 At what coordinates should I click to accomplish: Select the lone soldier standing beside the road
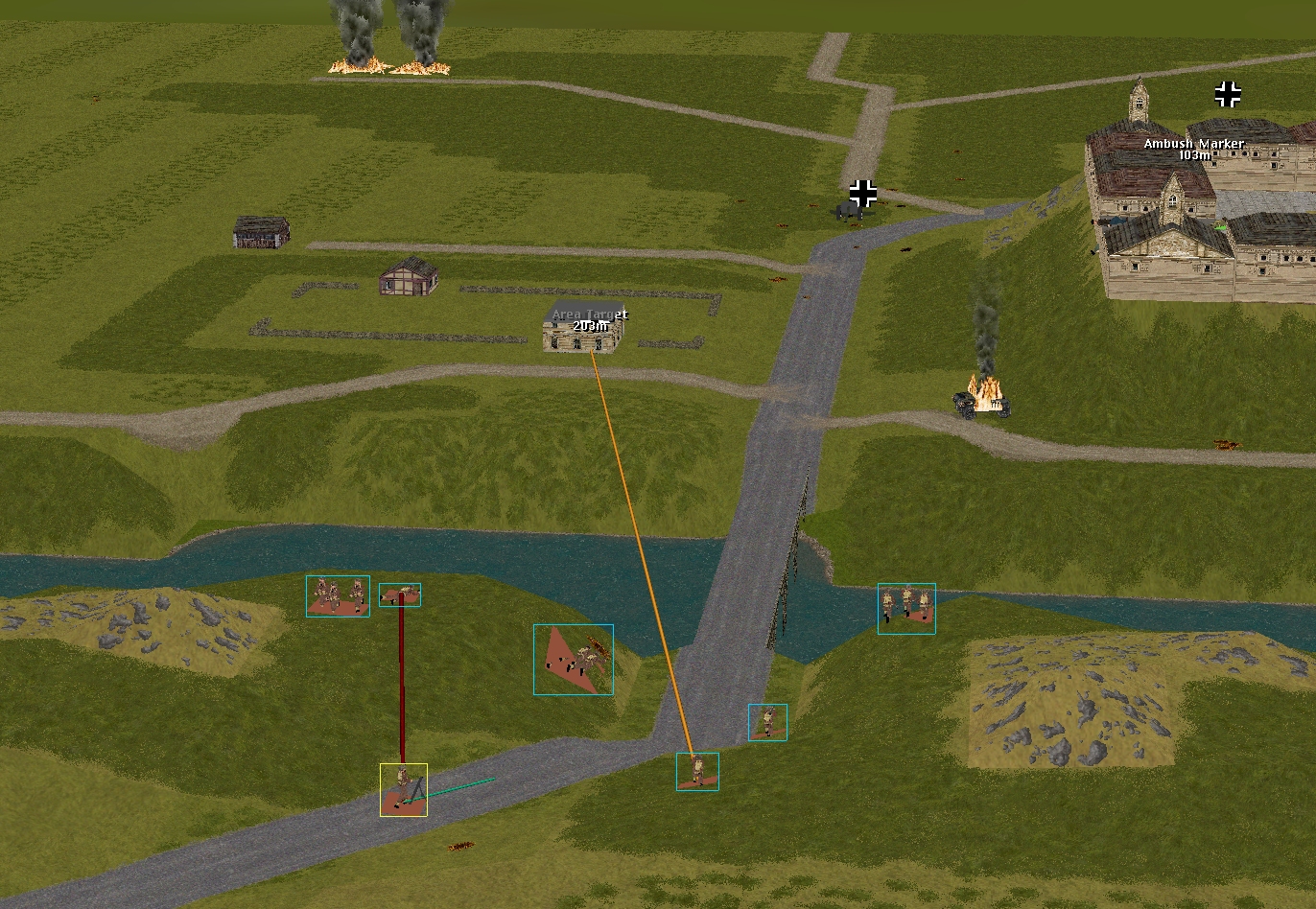click(x=767, y=722)
